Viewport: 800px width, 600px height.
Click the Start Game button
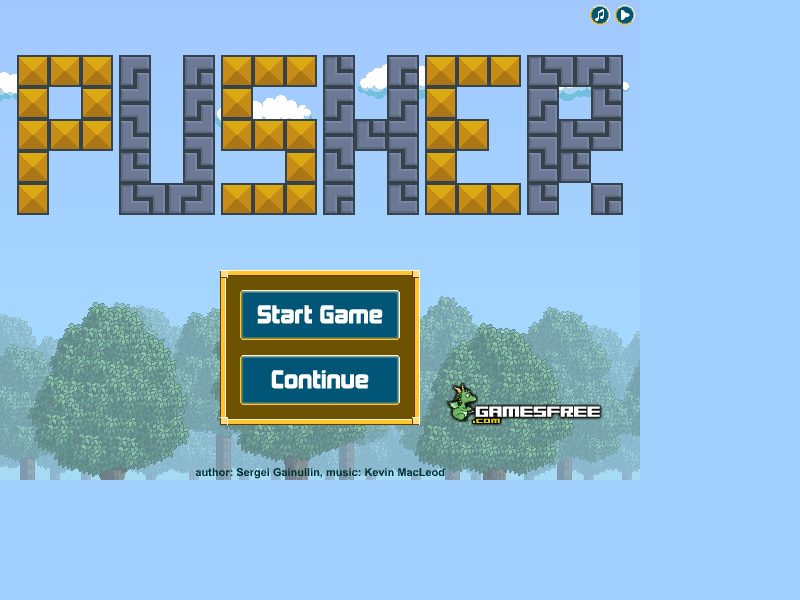(x=320, y=315)
